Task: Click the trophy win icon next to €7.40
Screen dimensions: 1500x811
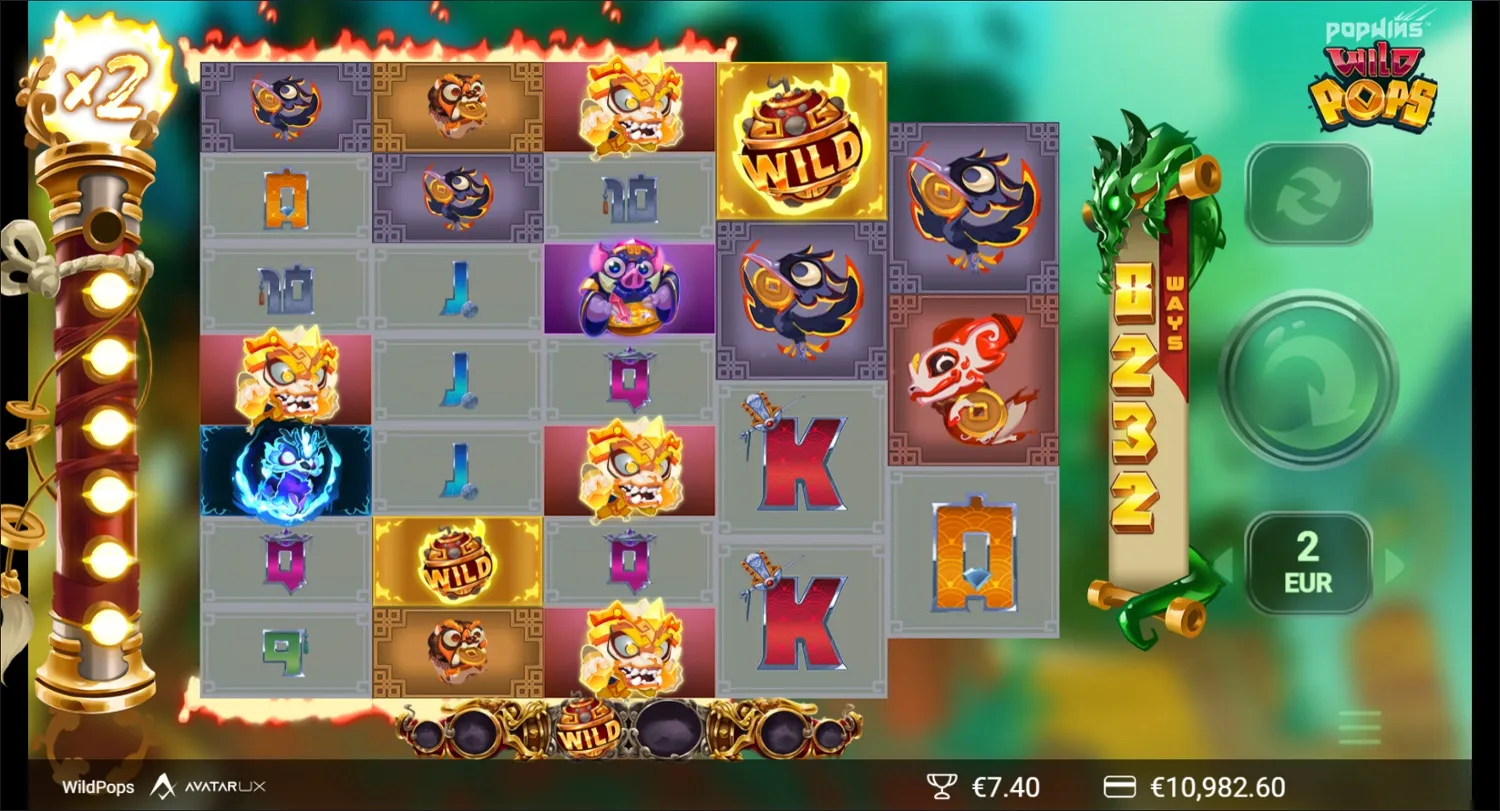Action: [941, 786]
